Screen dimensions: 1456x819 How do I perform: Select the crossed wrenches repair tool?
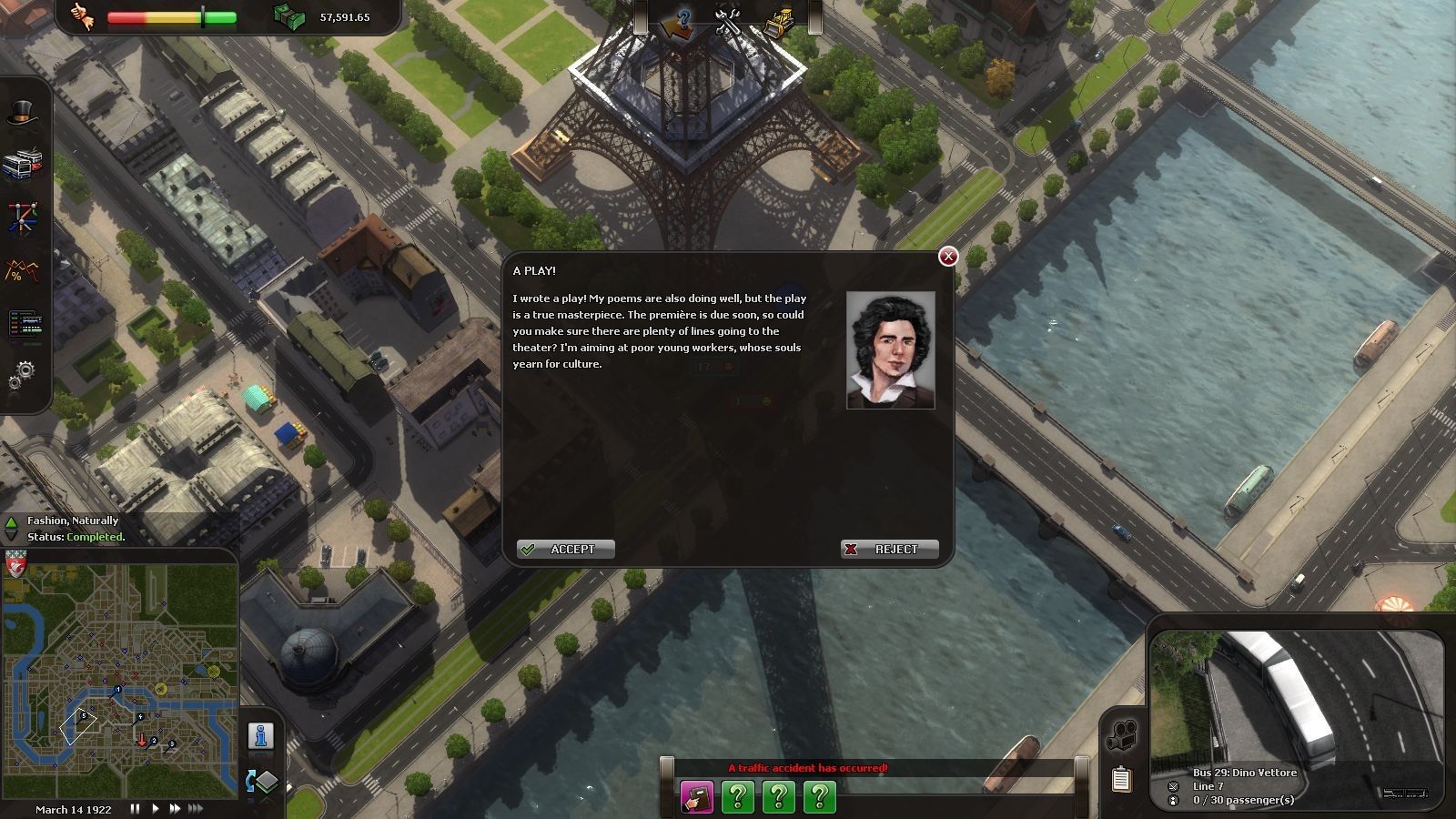coord(727,20)
